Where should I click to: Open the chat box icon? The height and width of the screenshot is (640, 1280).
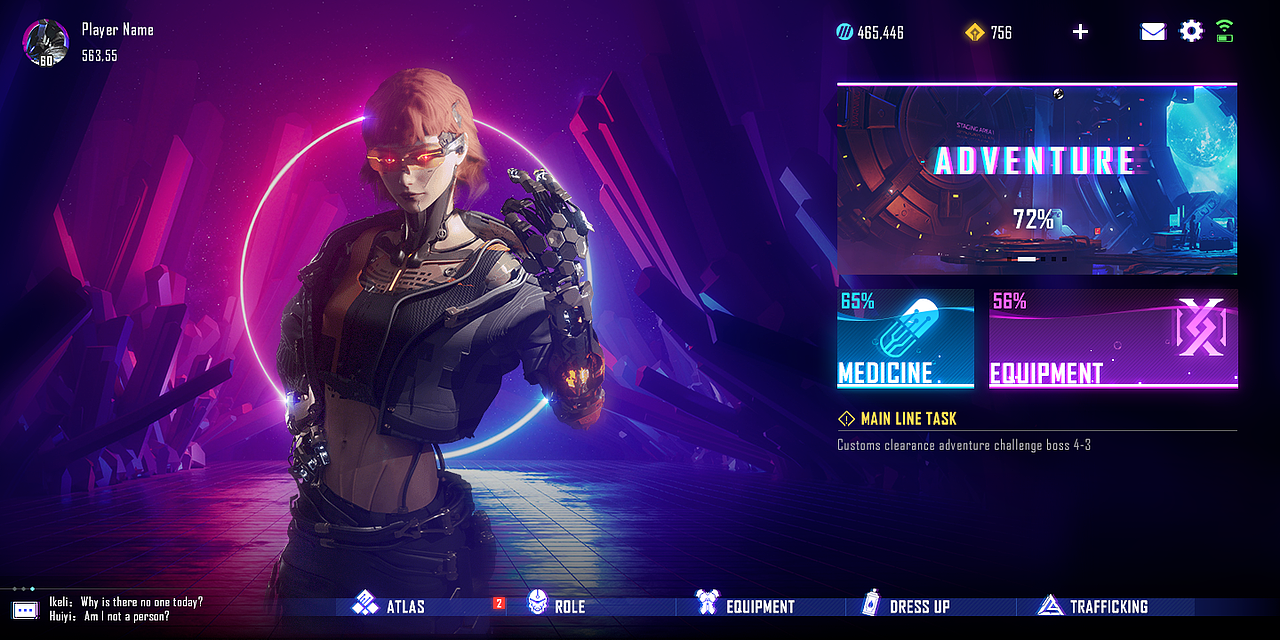click(25, 609)
